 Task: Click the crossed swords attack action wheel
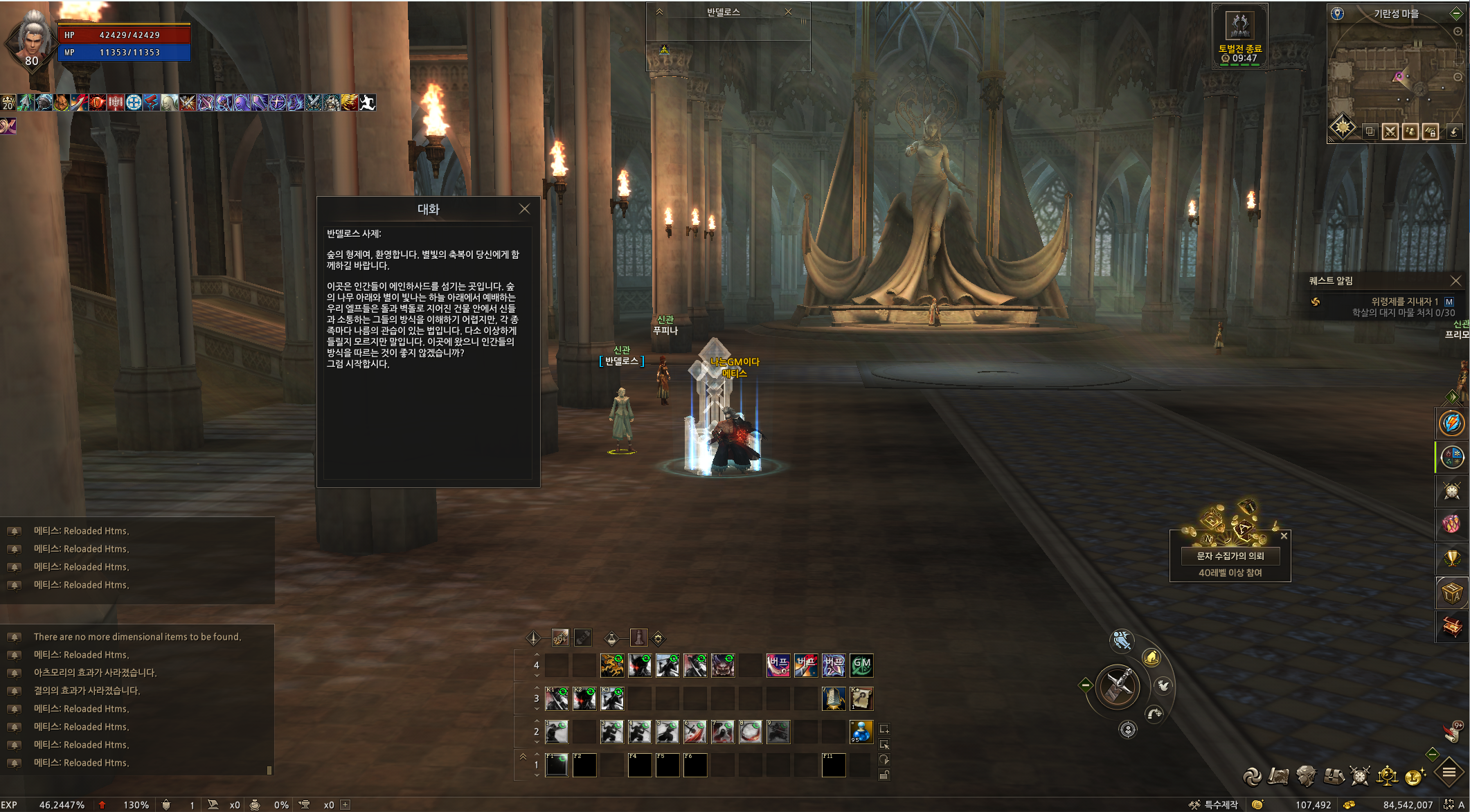point(1118,687)
